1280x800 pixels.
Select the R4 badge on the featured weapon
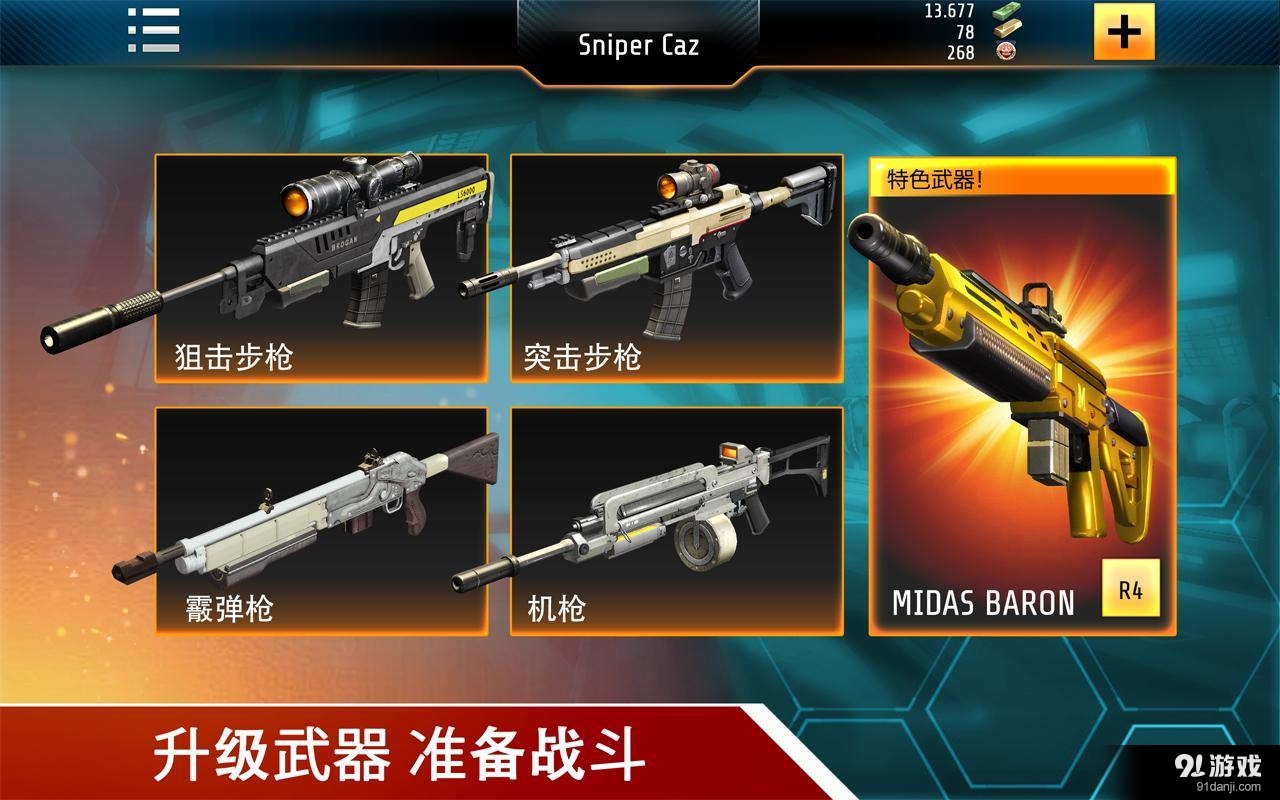(1132, 589)
